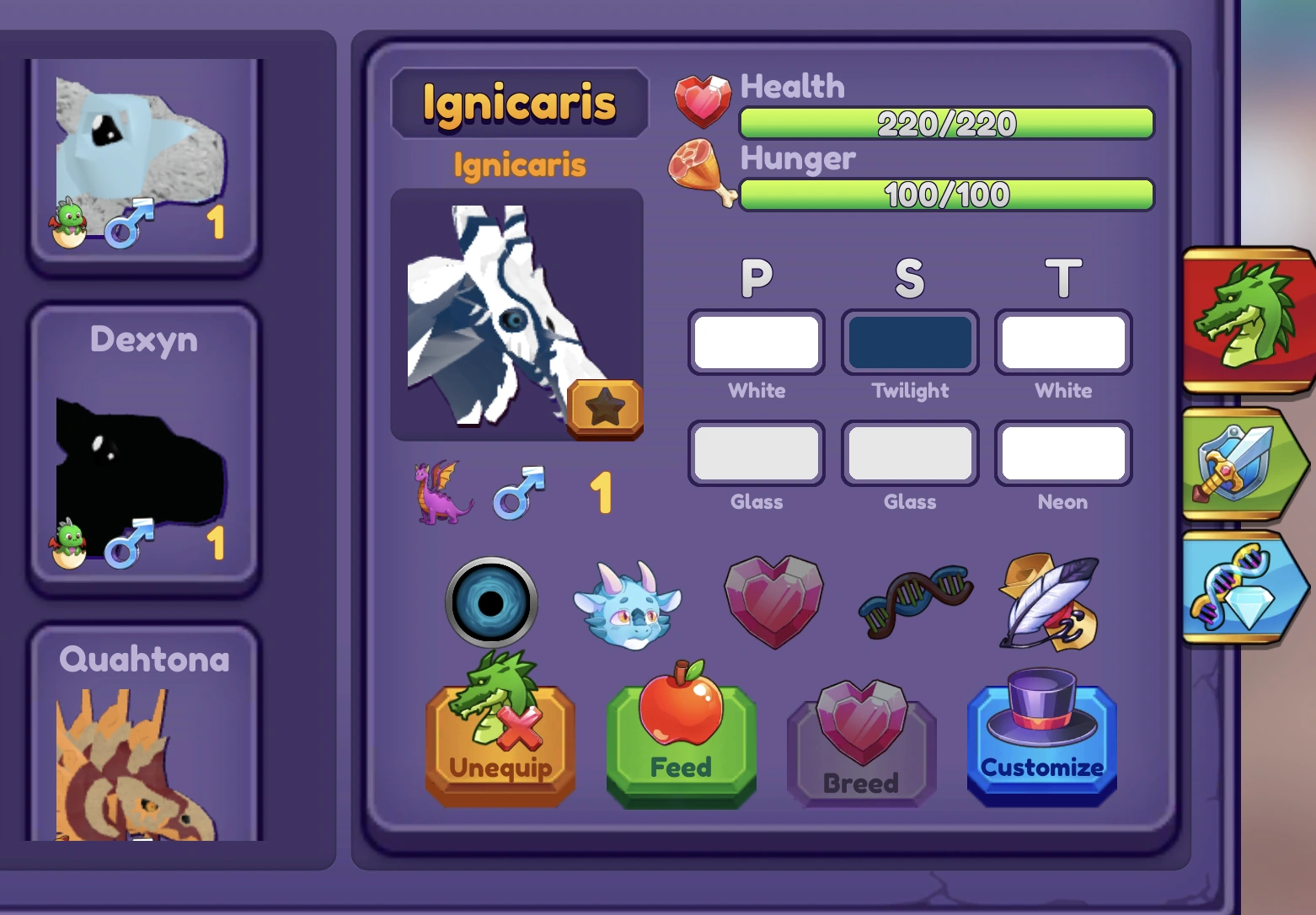Open the Glass primary color slot

(756, 452)
